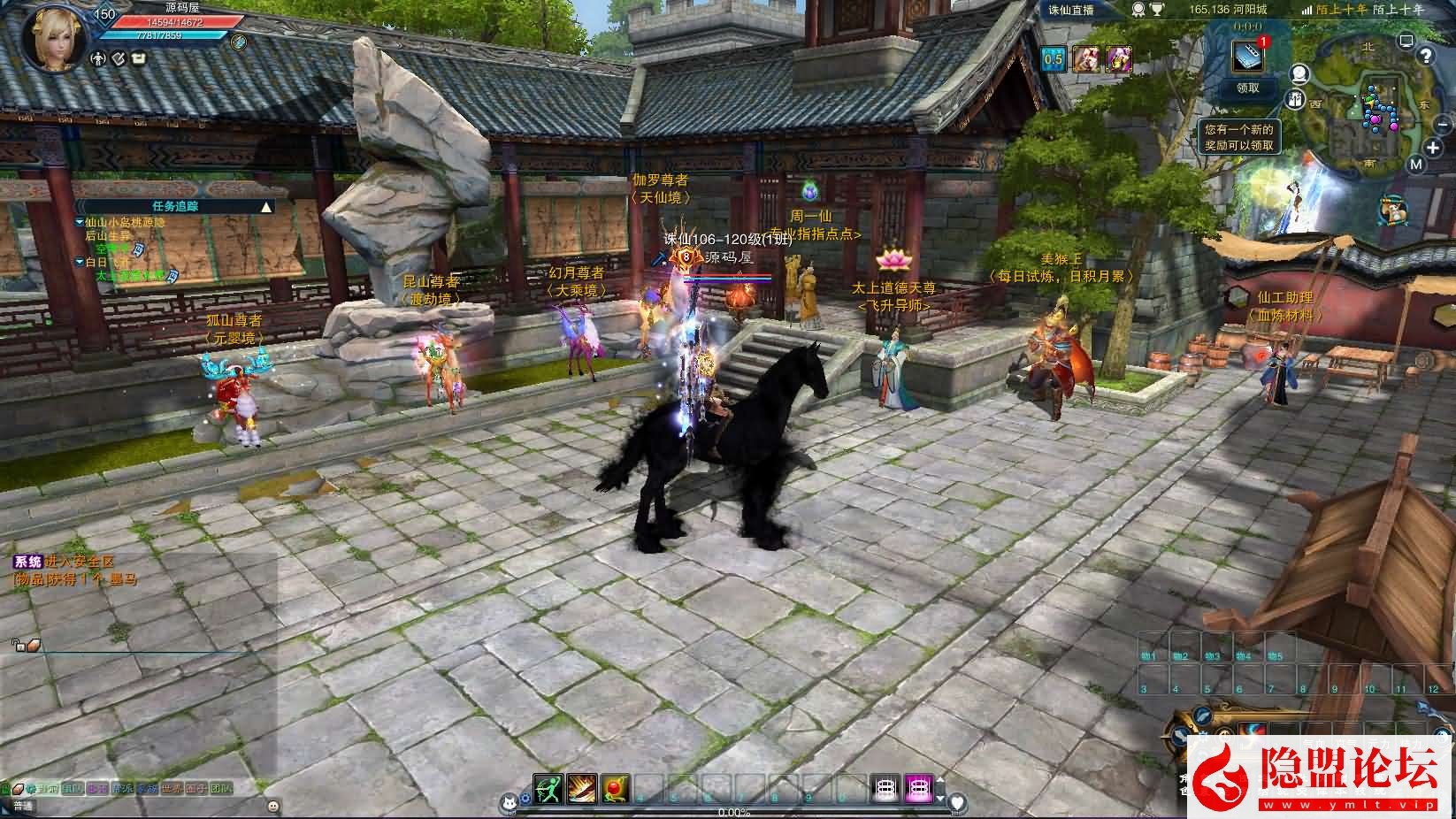This screenshot has height=819, width=1456.
Task: Click the magenta cage hotbar icon
Action: click(x=918, y=788)
